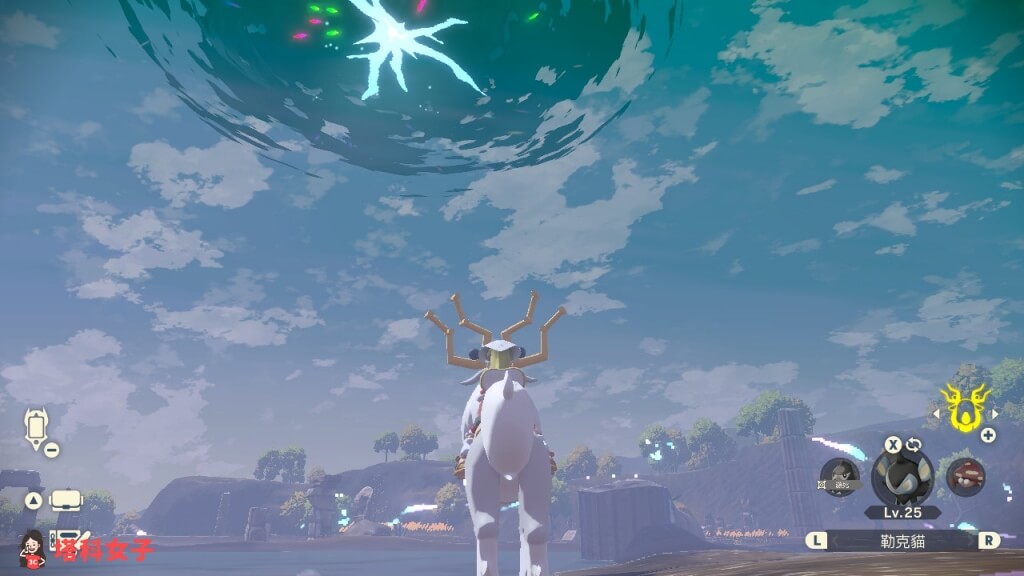Click the arrow right of the ride icon
The height and width of the screenshot is (576, 1024).
click(995, 413)
